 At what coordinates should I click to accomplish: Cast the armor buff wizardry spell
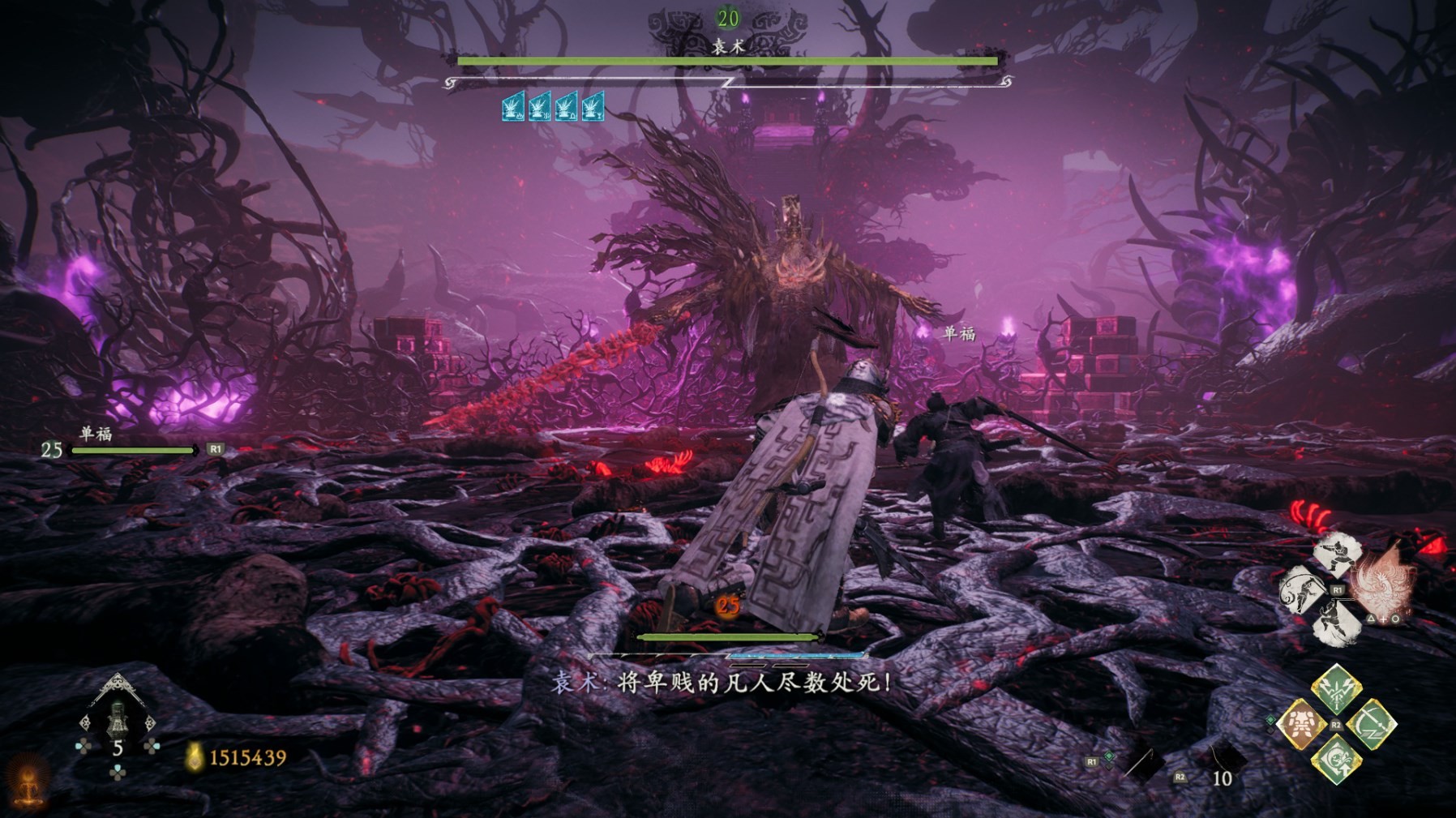(x=1300, y=725)
